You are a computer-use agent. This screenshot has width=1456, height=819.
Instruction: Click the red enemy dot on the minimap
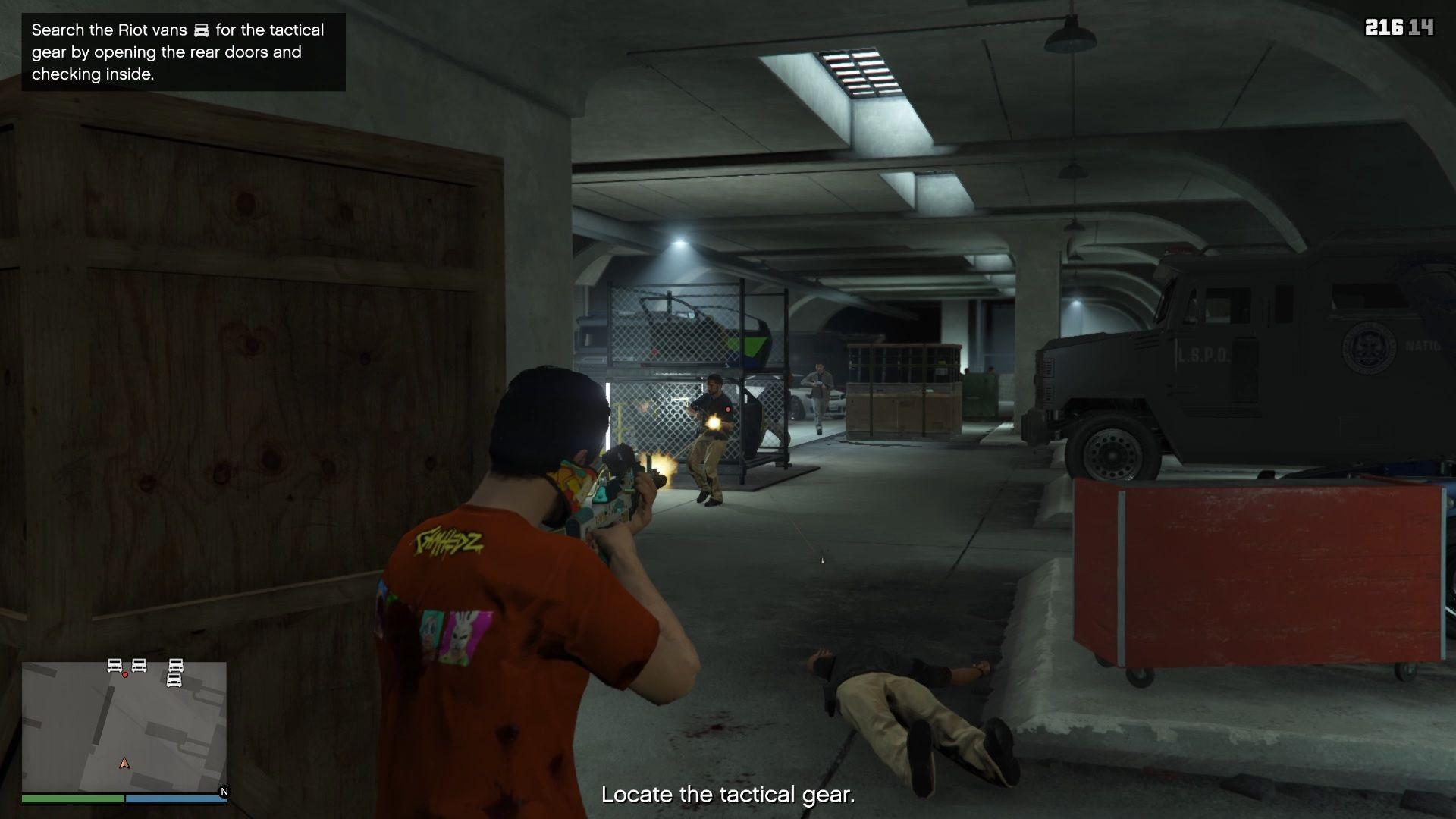point(125,675)
